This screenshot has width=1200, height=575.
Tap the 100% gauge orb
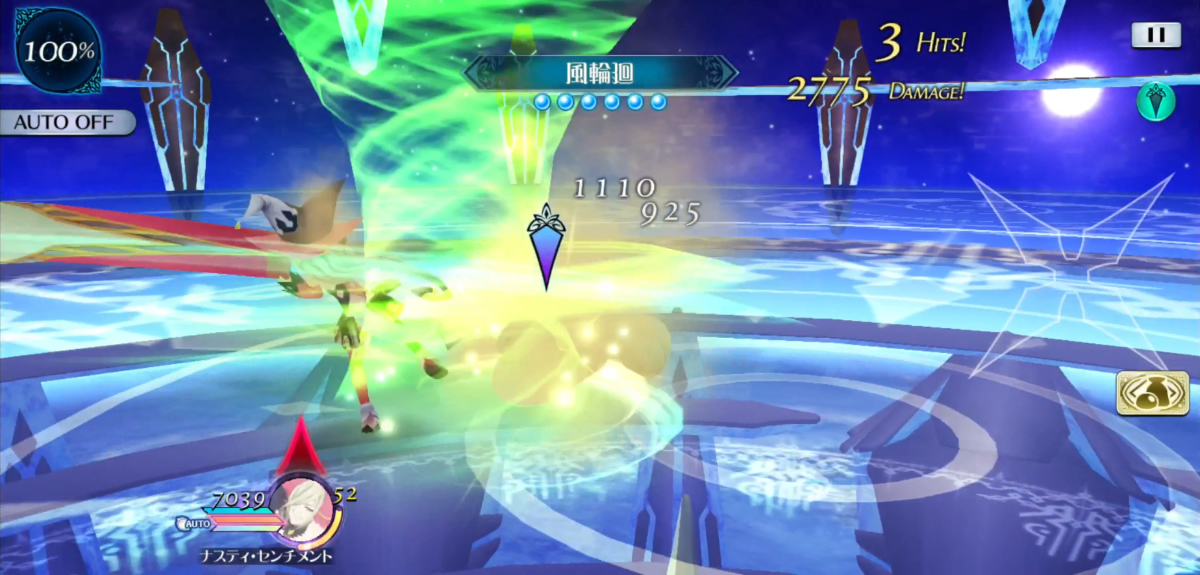[57, 50]
